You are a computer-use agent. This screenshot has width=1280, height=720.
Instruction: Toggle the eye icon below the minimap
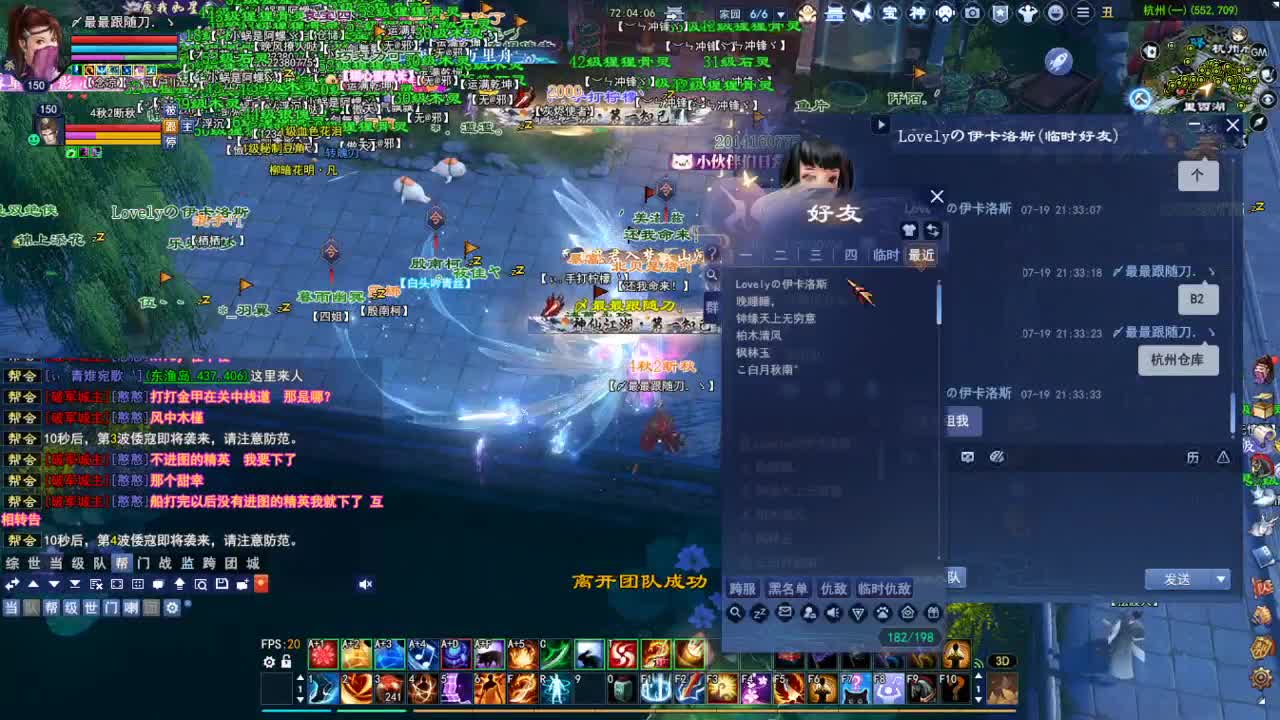click(1269, 100)
